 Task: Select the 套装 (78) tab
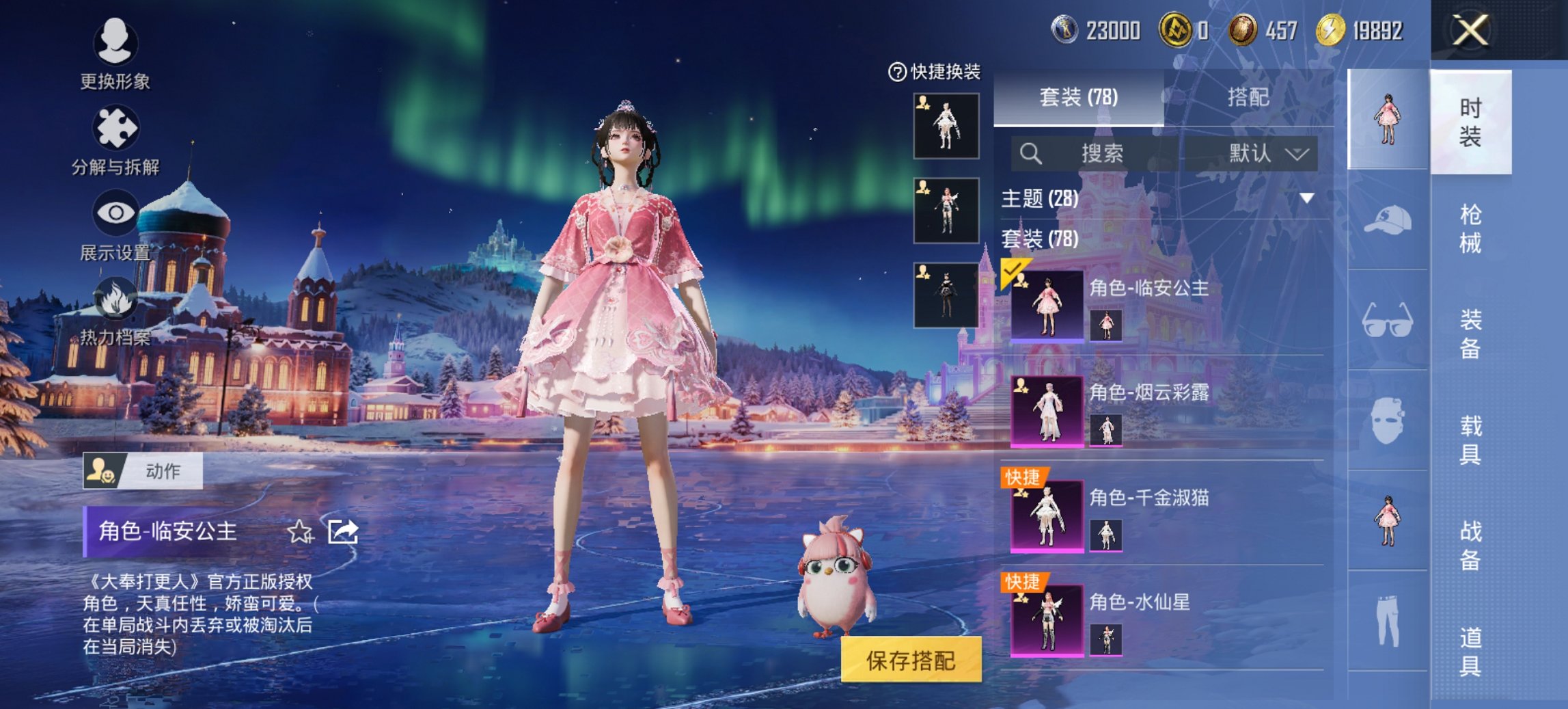tap(1078, 97)
